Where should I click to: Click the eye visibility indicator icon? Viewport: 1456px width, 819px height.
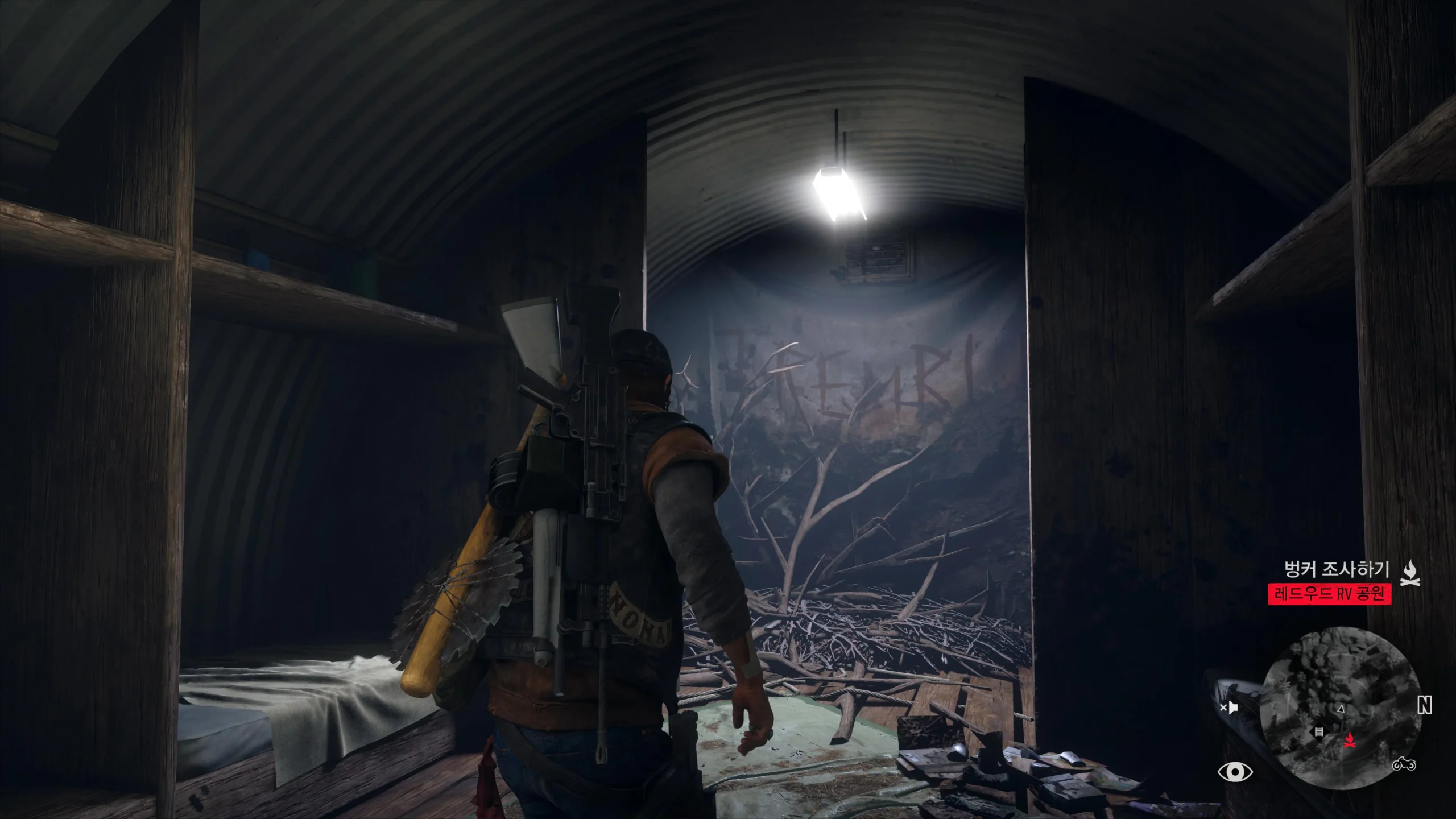[x=1235, y=772]
